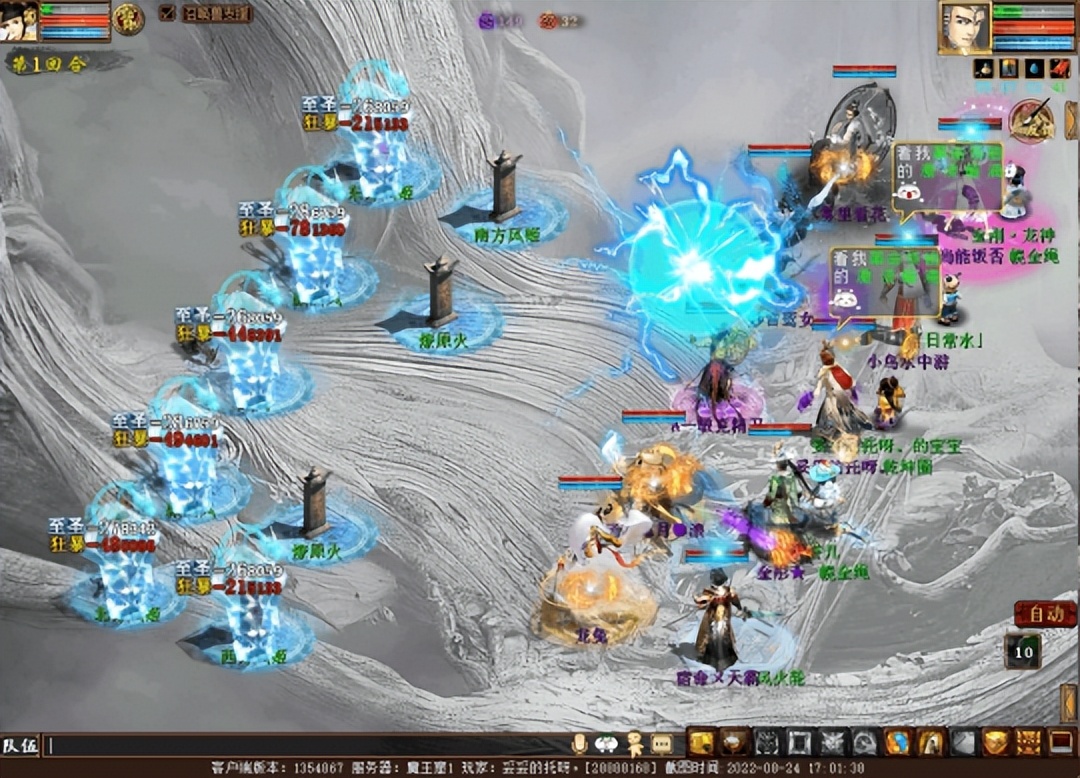Select the male character portrait
The width and height of the screenshot is (1080, 778).
click(964, 27)
